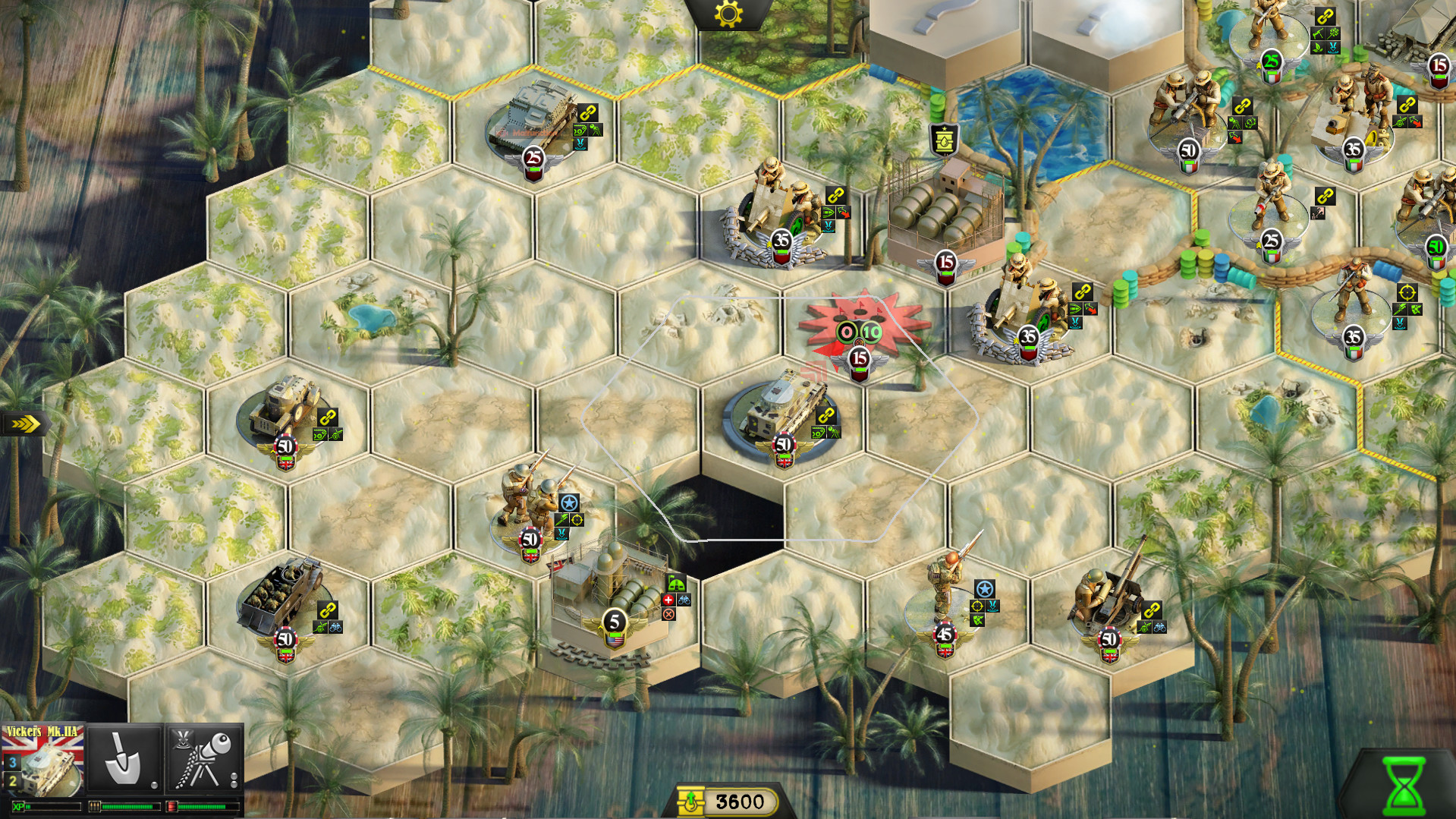Image resolution: width=1456 pixels, height=819 pixels.
Task: Click the XP progress bar
Action: click(46, 806)
